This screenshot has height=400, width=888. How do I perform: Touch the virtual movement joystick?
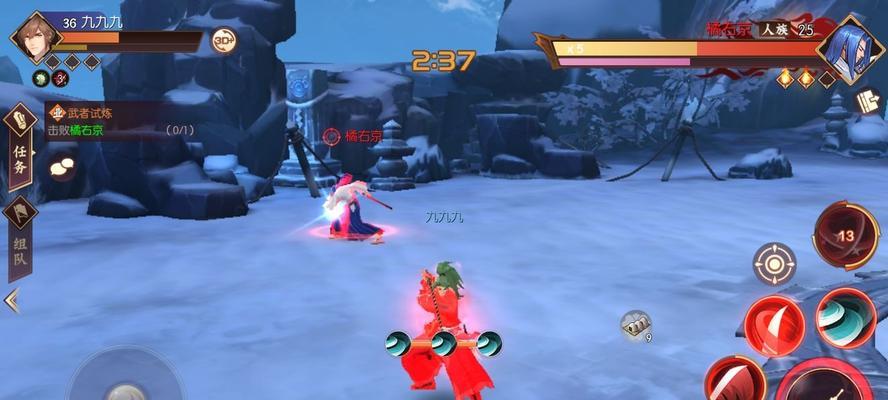(x=125, y=385)
